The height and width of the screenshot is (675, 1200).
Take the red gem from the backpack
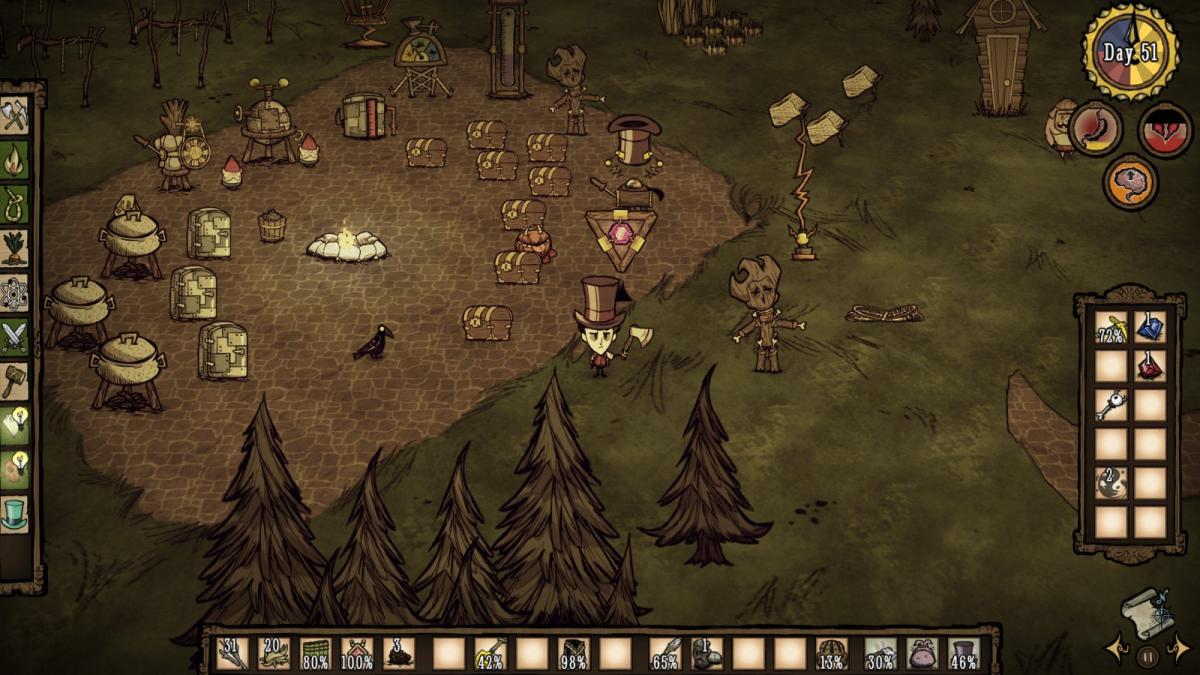[1150, 366]
